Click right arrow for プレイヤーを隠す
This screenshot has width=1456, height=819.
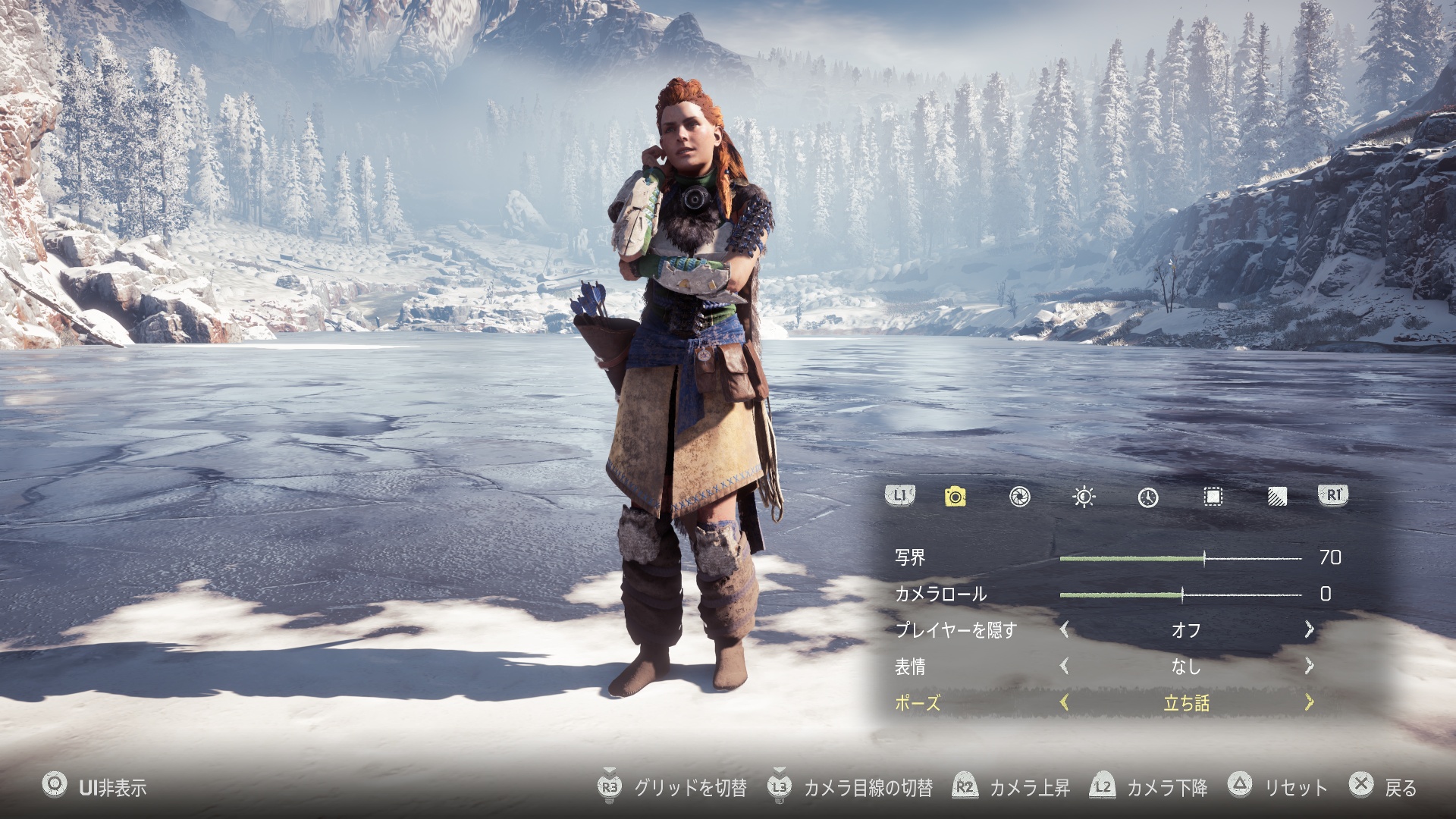point(1309,629)
